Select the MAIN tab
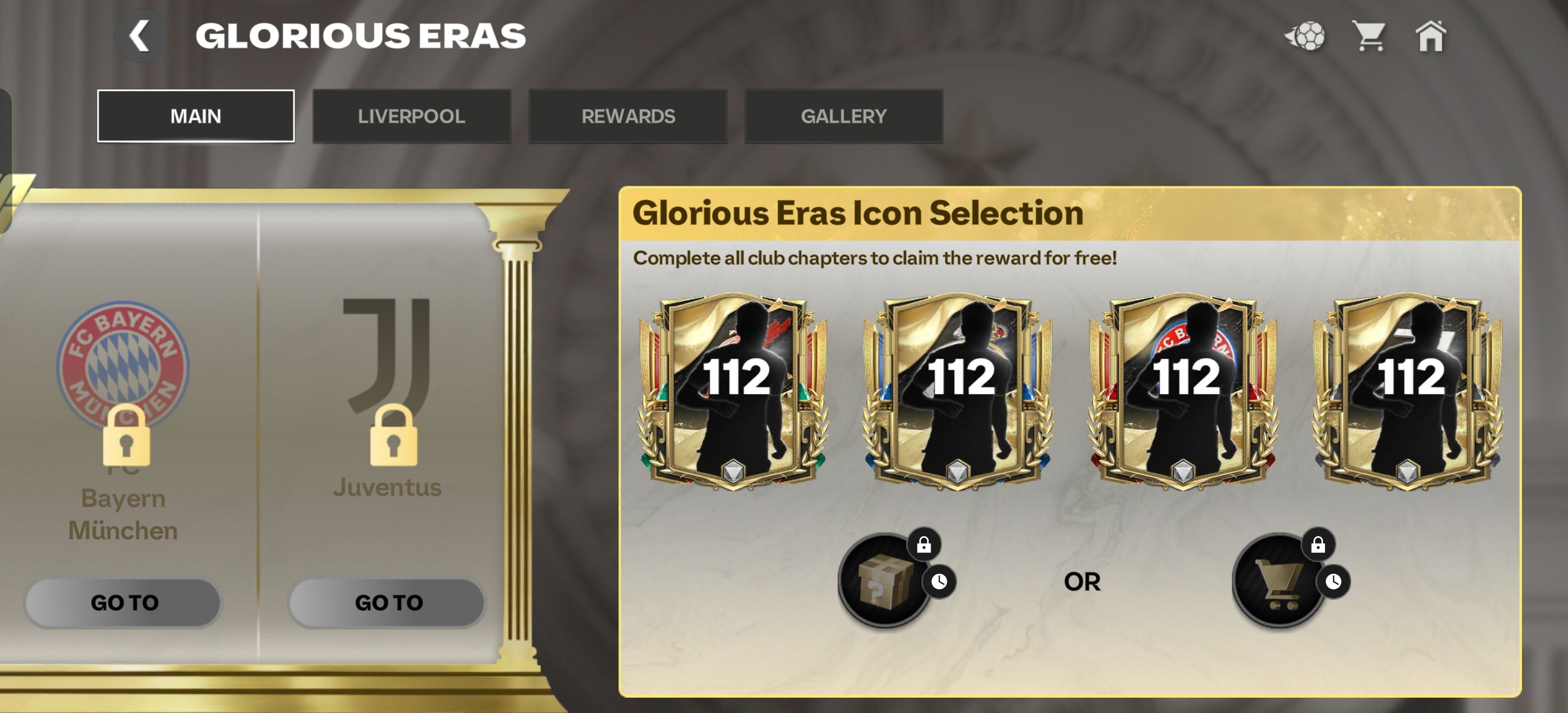 (x=196, y=116)
